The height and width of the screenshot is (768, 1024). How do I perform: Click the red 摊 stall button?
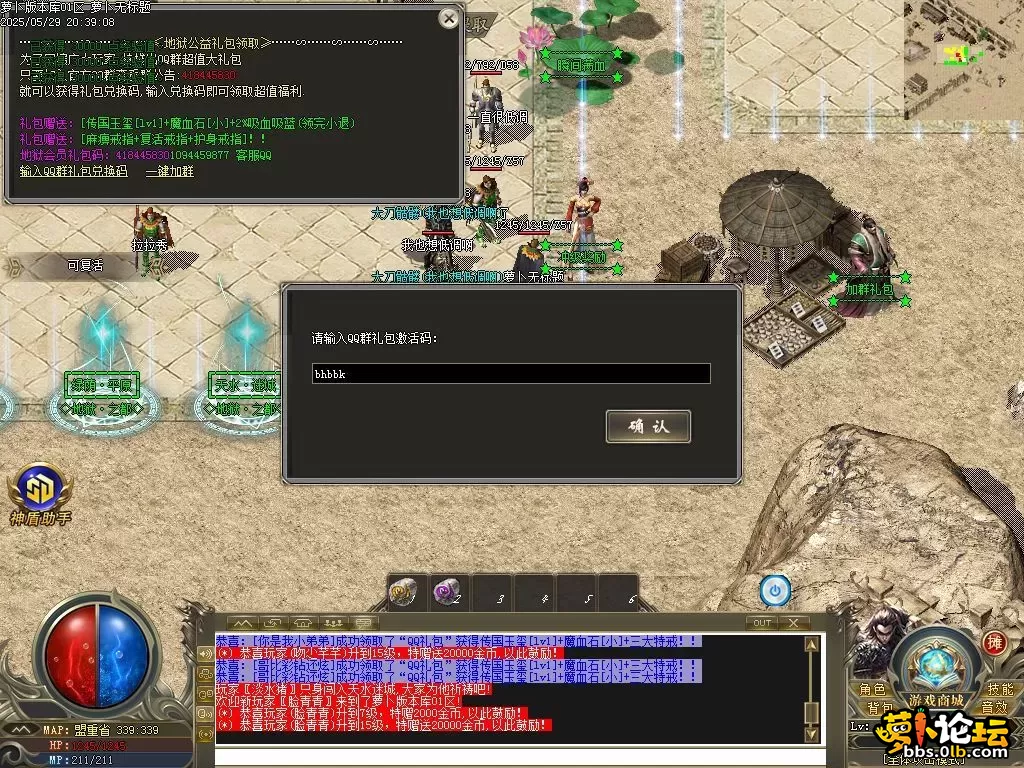994,642
